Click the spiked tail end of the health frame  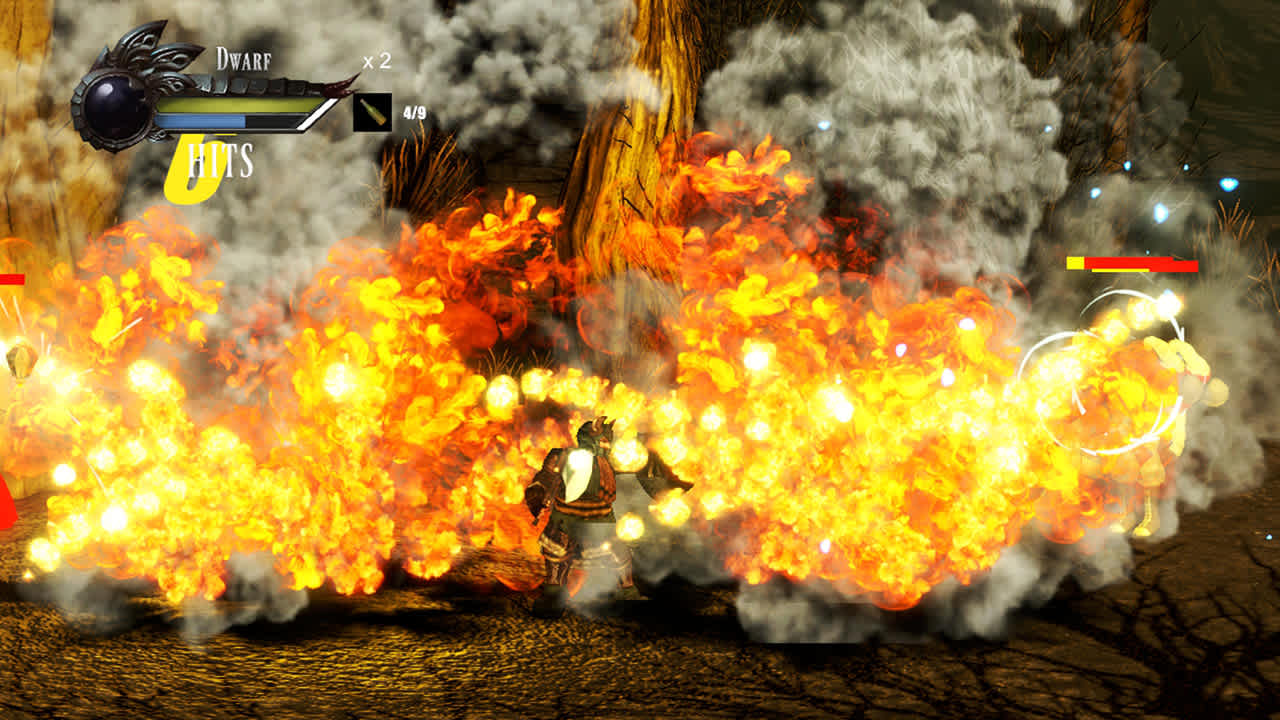(337, 88)
